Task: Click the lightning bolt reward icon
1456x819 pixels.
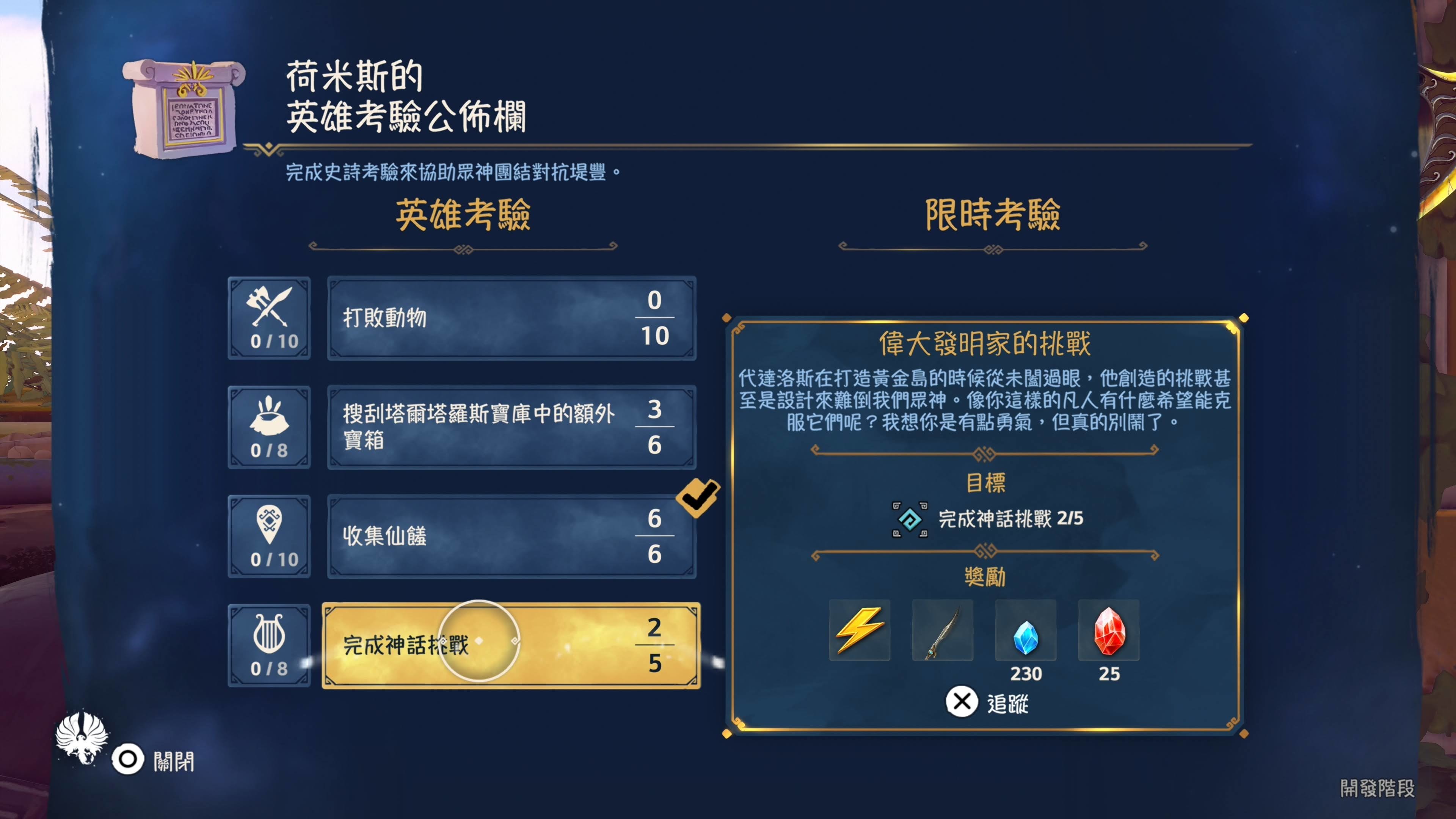Action: pos(860,630)
